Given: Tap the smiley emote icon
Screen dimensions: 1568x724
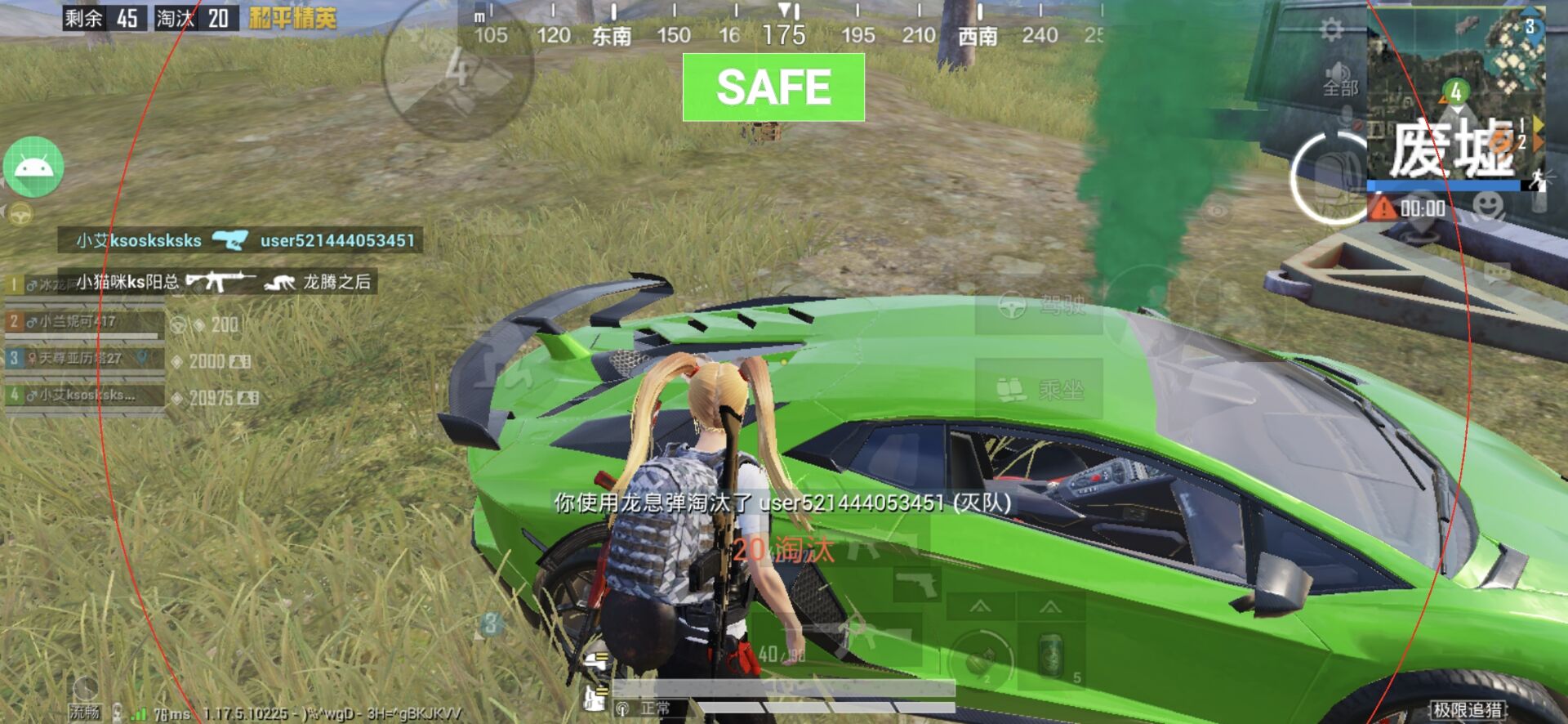Looking at the screenshot, I should coord(1488,207).
